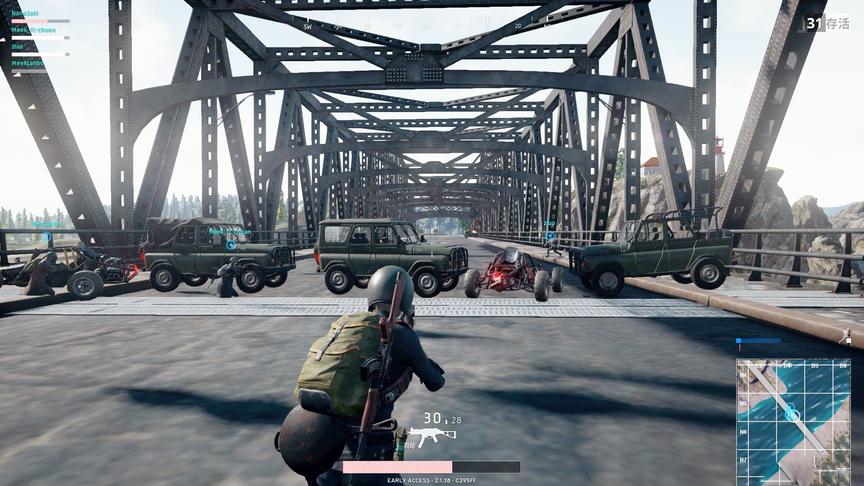This screenshot has height=486, width=864.
Task: Choose teammate zlao in the squad list
Action: 18,45
